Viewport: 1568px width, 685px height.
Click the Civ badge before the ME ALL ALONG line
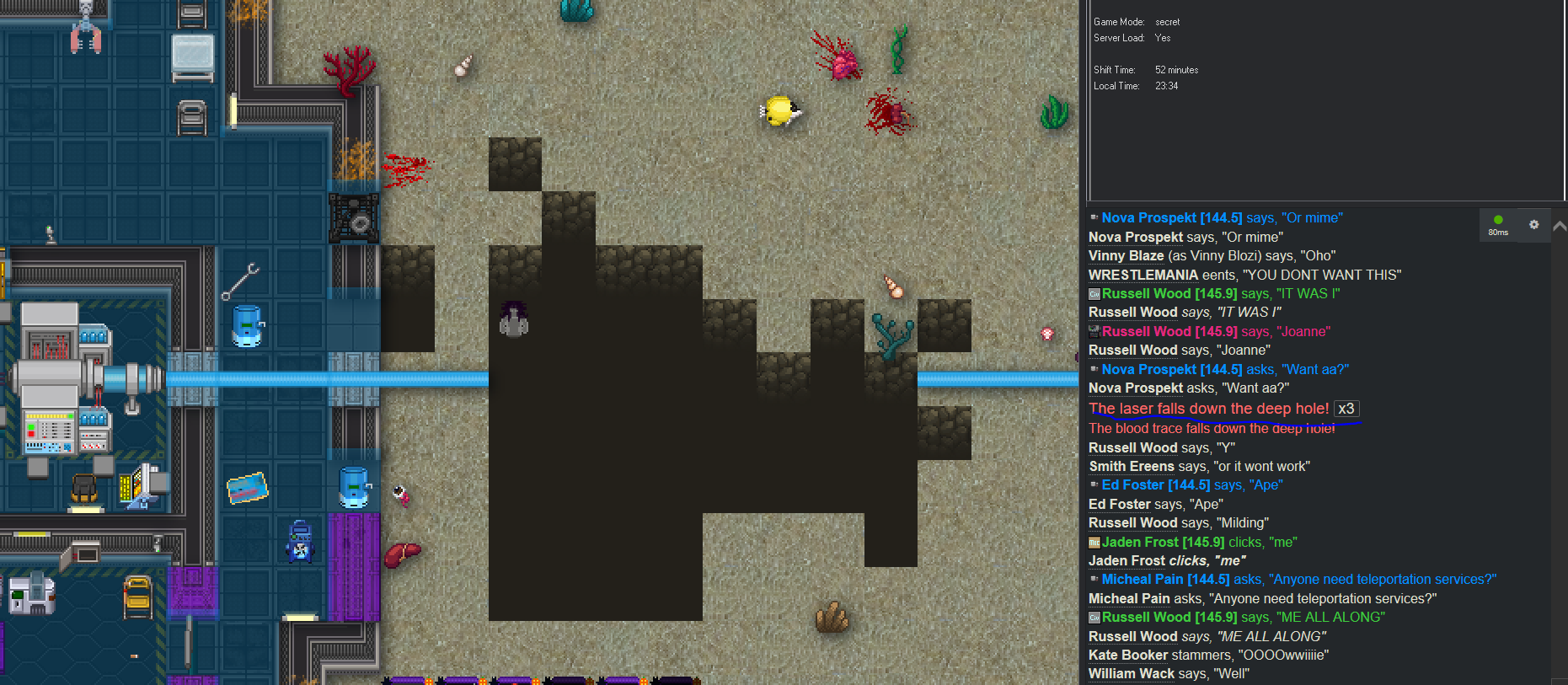1093,617
